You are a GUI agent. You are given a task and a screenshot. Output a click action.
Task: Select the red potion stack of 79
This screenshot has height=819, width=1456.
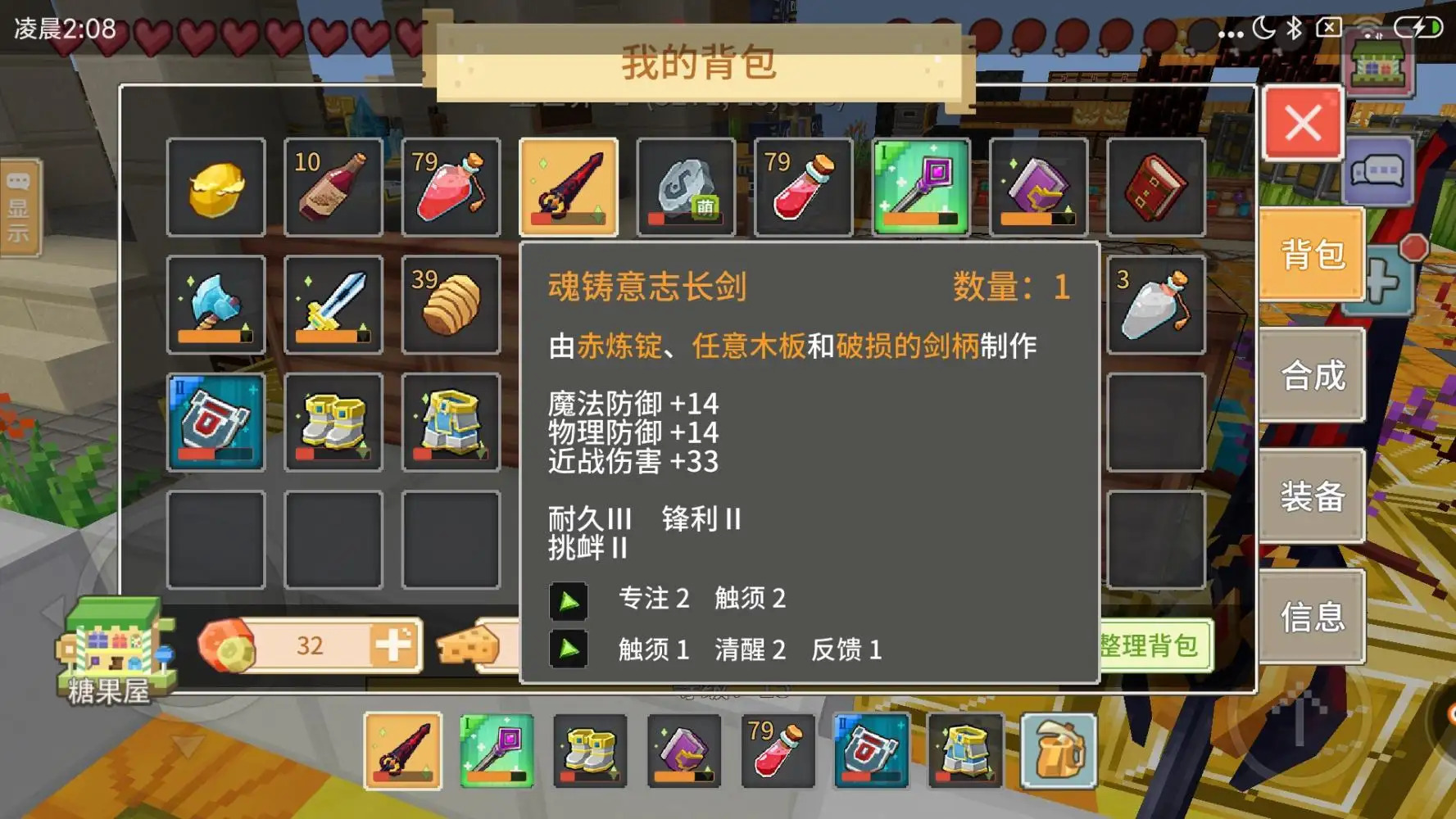803,187
